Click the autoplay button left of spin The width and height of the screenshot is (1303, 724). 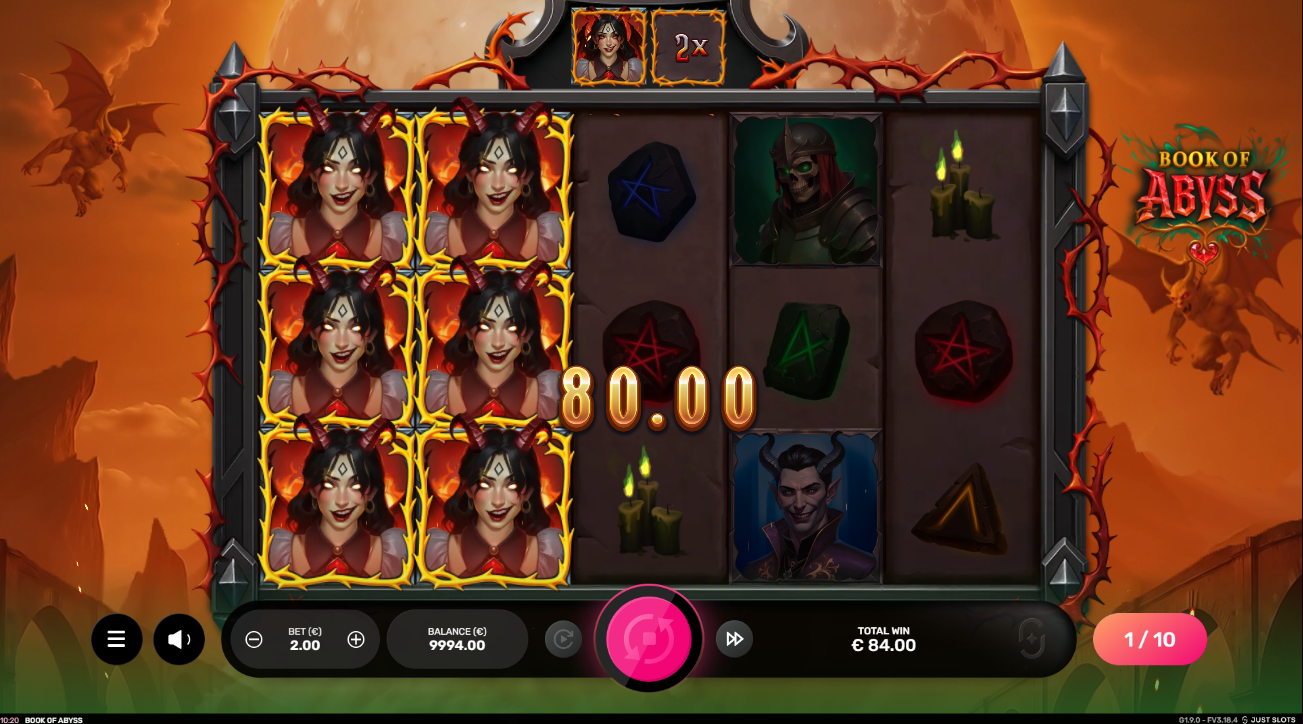point(563,639)
